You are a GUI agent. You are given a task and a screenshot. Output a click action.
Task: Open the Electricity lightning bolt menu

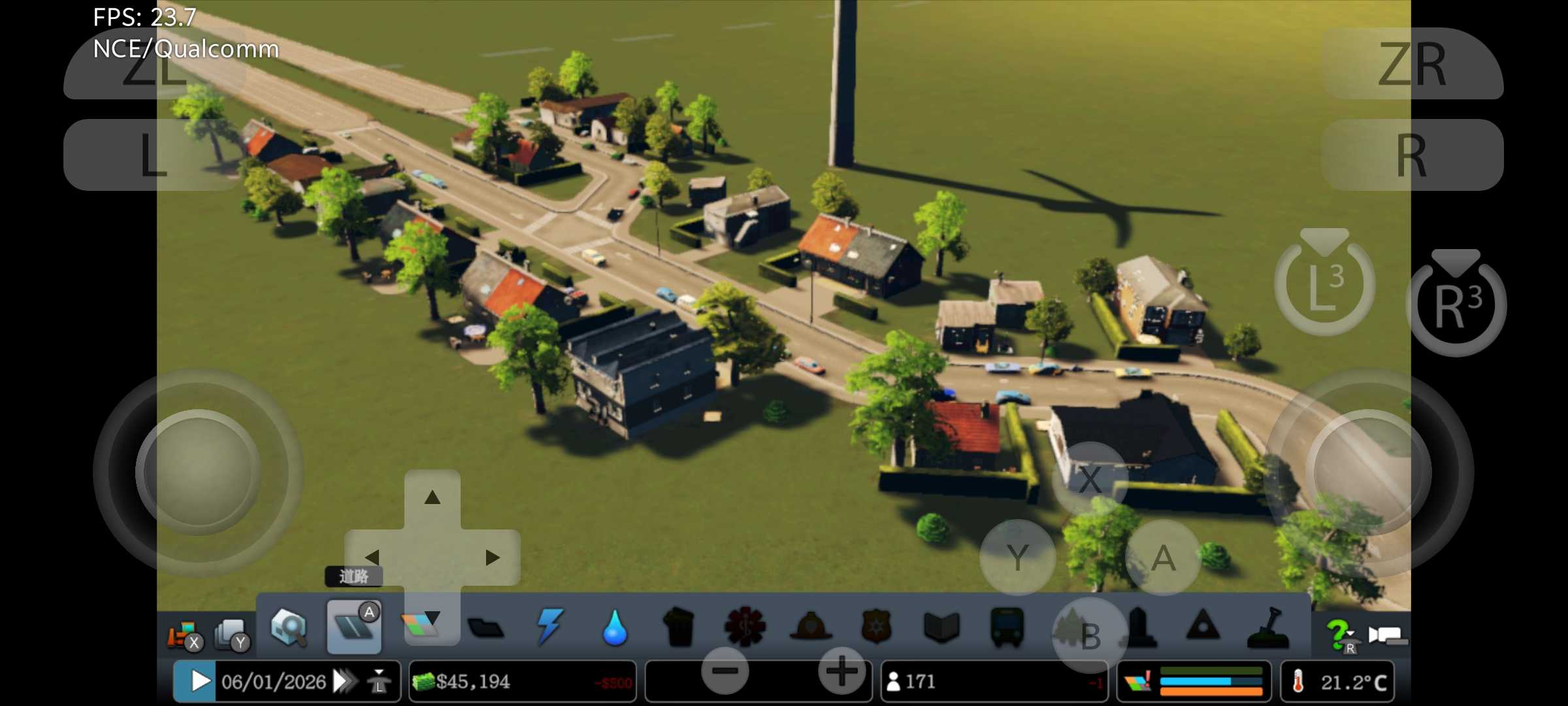tap(549, 628)
